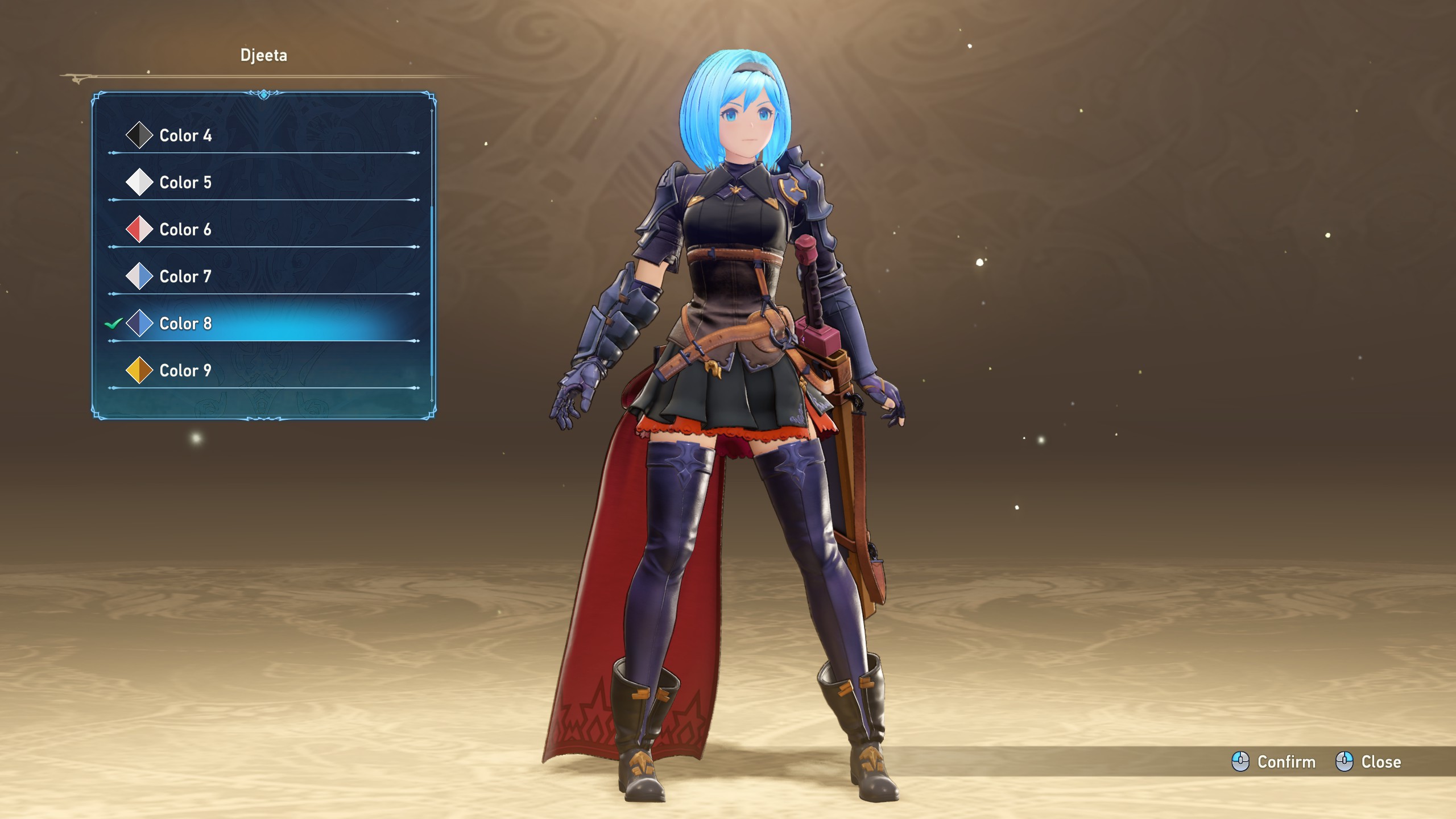Select the Color 7 entry

pos(185,276)
